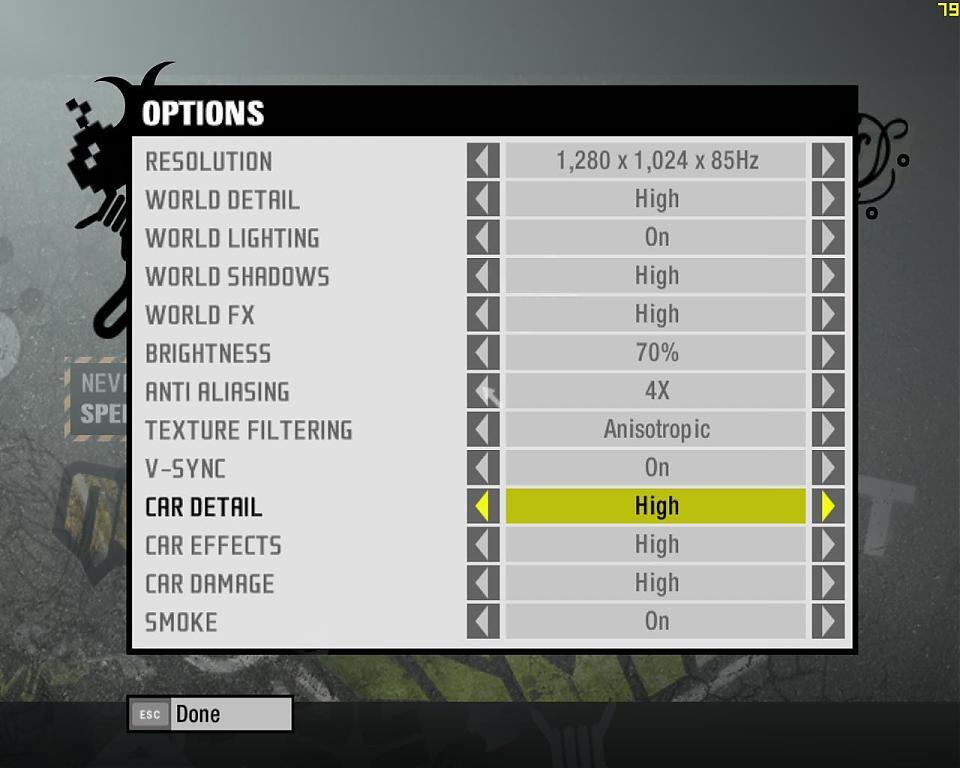Screen dimensions: 960x768
Task: Increase Brightness with the right arrow
Action: pos(828,353)
